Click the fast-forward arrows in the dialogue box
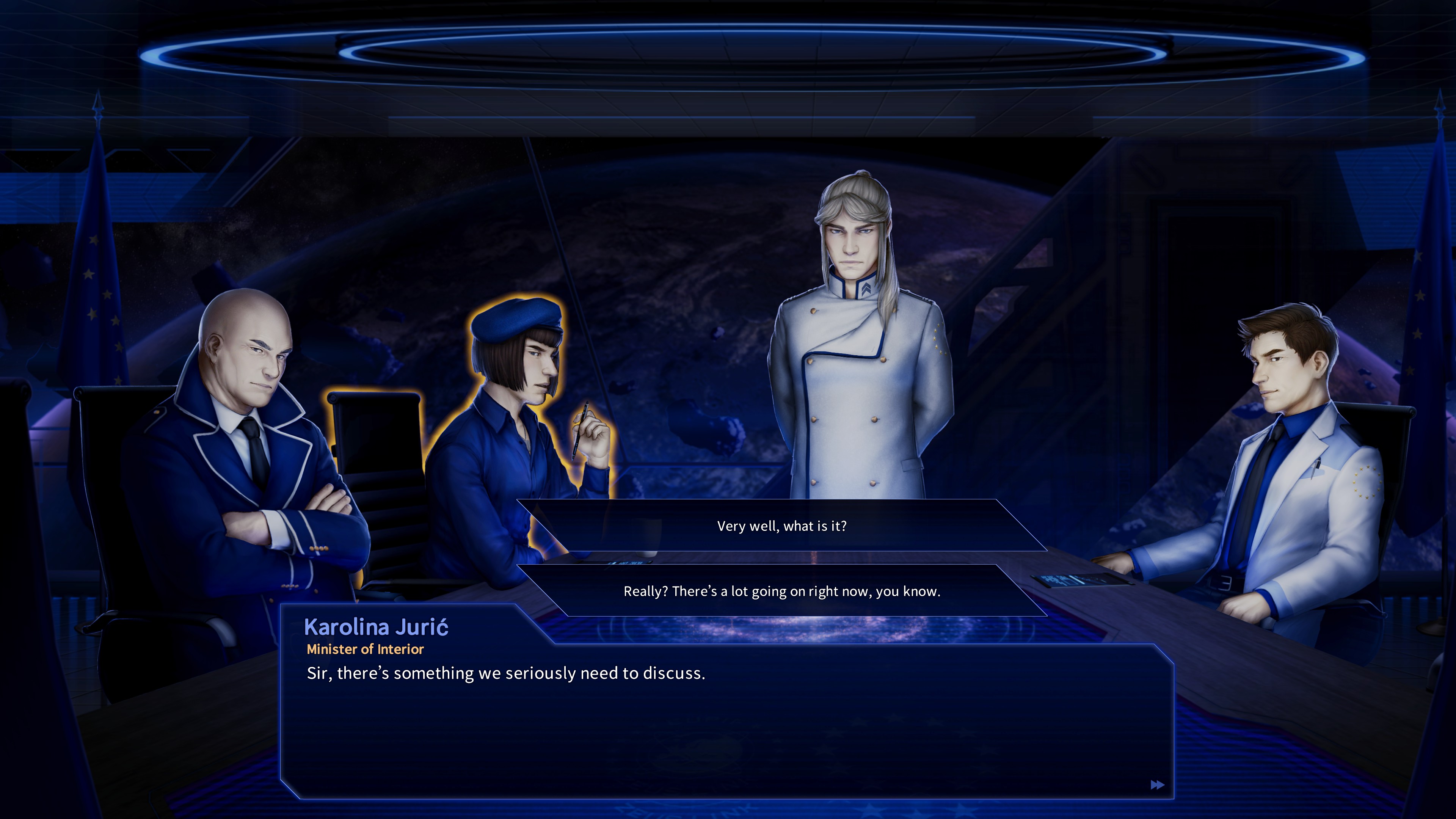This screenshot has height=819, width=1456. 1157,785
